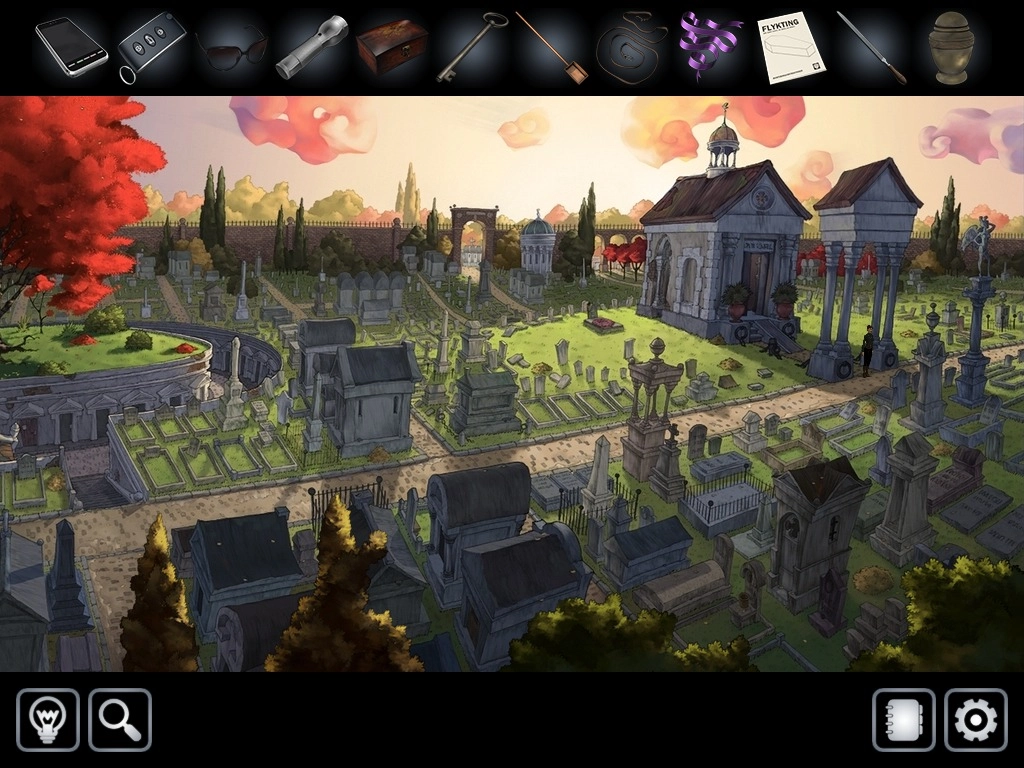Image resolution: width=1024 pixels, height=768 pixels.
Task: Select the silver flashlight item
Action: tap(311, 47)
